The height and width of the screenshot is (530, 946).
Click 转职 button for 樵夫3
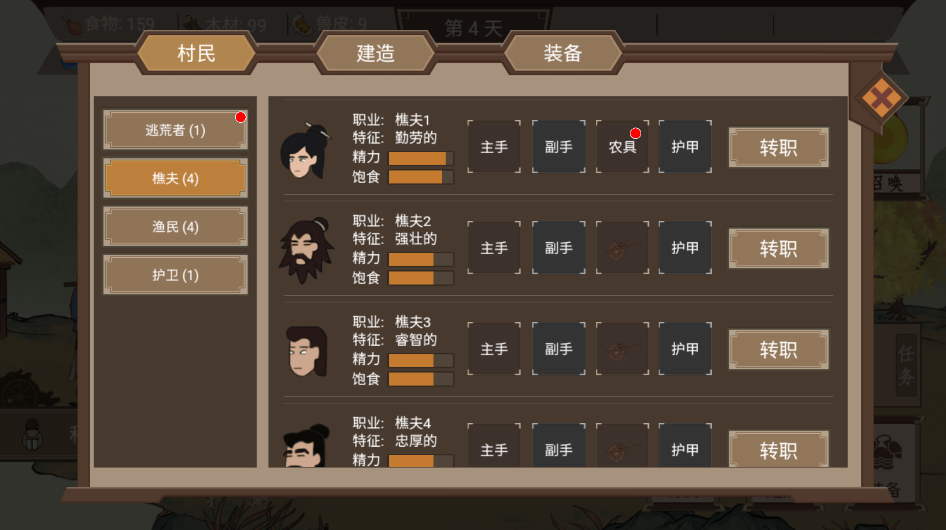778,349
